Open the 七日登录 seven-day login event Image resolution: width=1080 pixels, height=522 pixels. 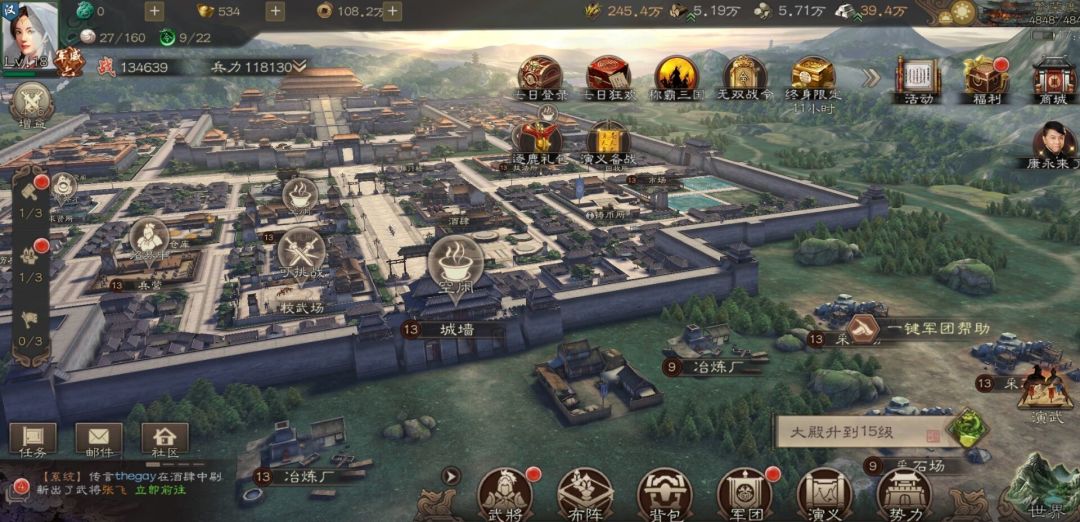pos(540,76)
